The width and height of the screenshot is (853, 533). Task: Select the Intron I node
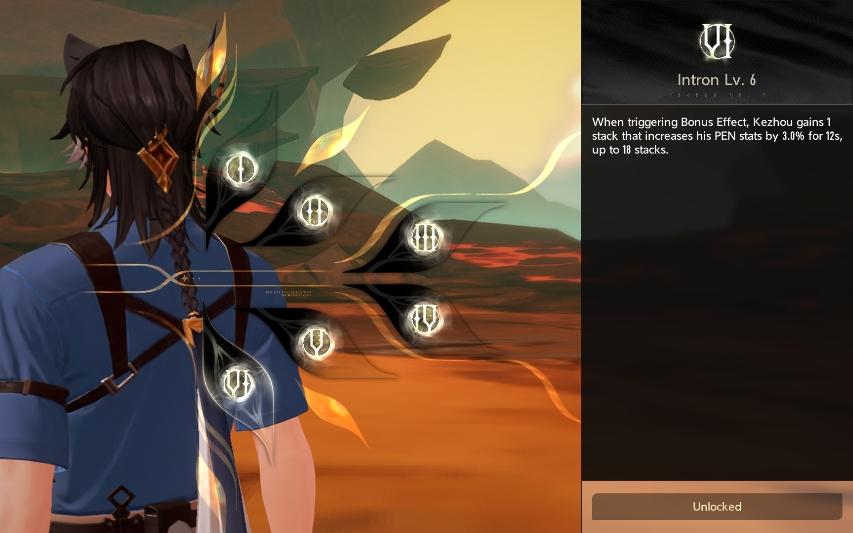(x=240, y=168)
